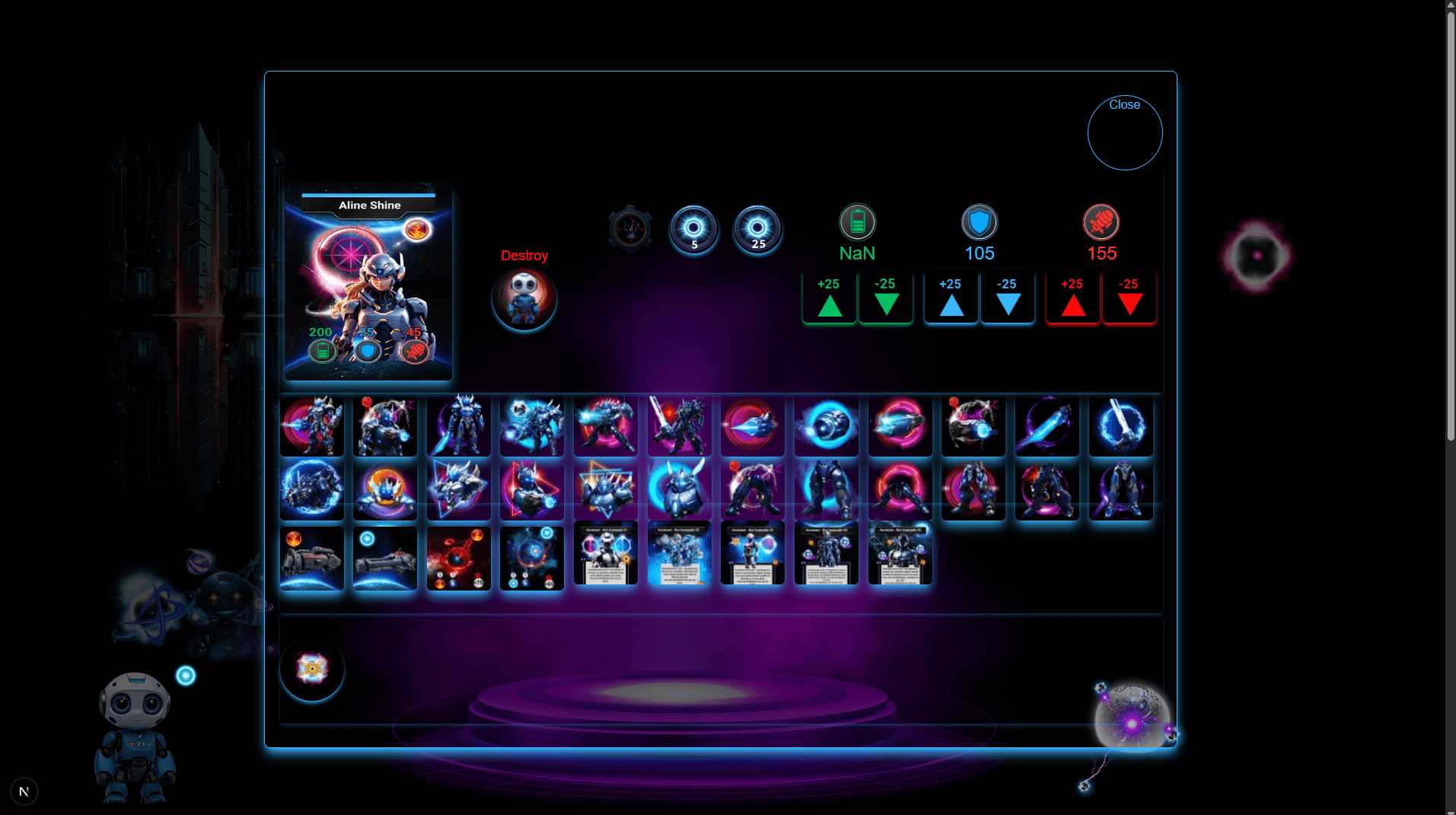Decrease attack with the red -25 button
This screenshot has height=815, width=1456.
point(1129,298)
